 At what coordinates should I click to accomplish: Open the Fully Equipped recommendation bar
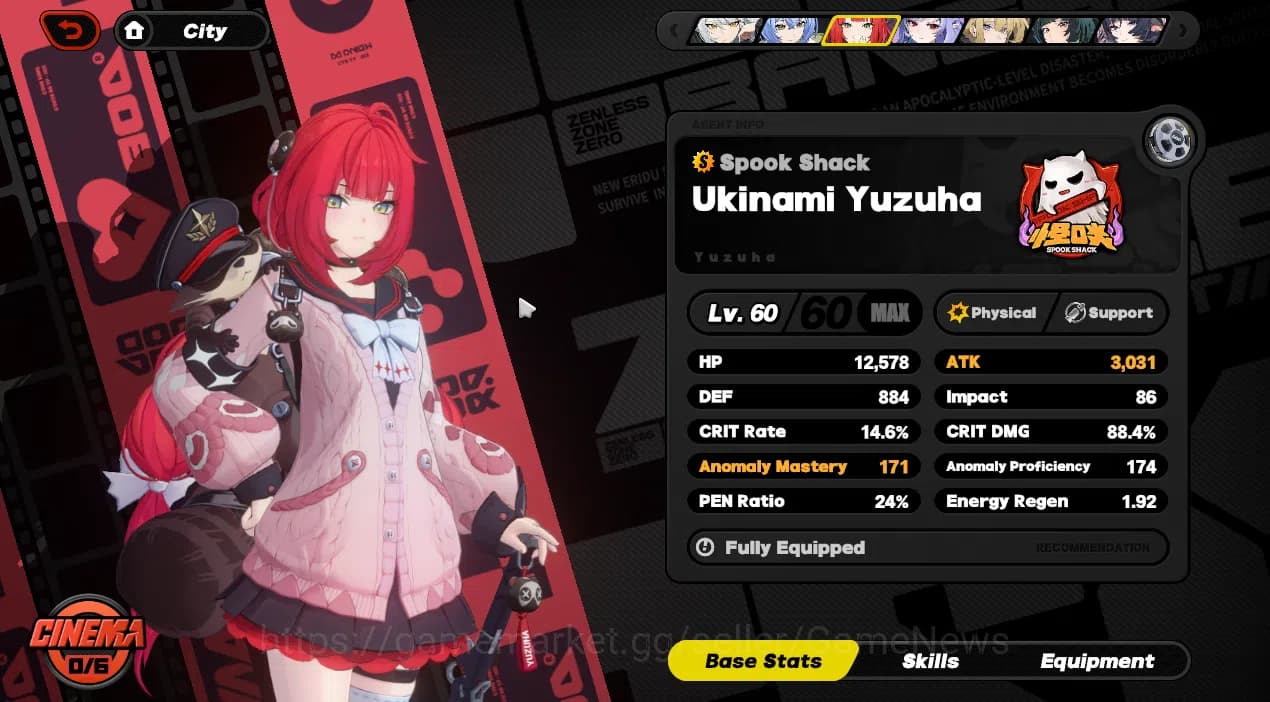pyautogui.click(x=927, y=548)
